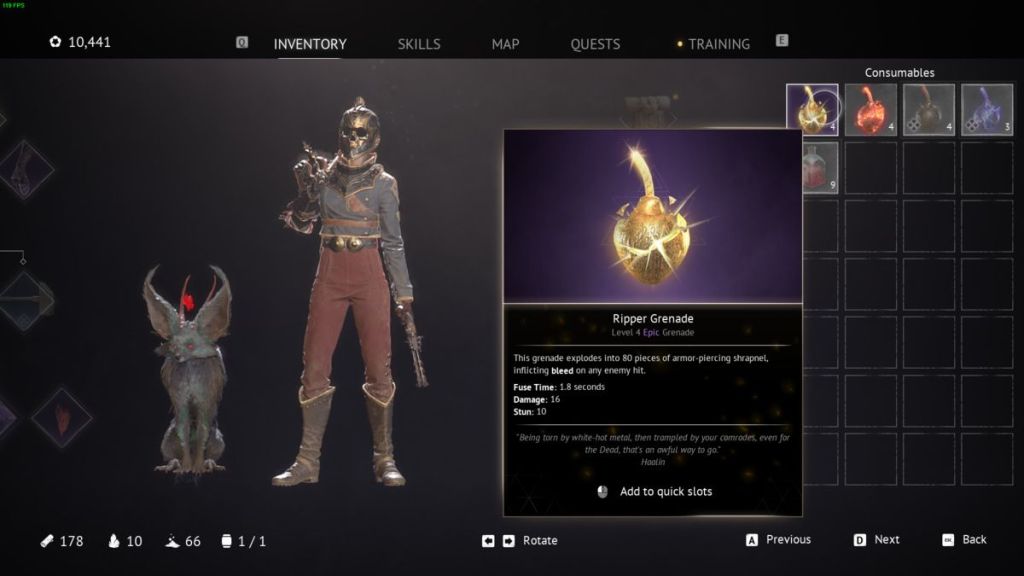Show the Quests tab
The height and width of the screenshot is (576, 1024).
pos(595,44)
